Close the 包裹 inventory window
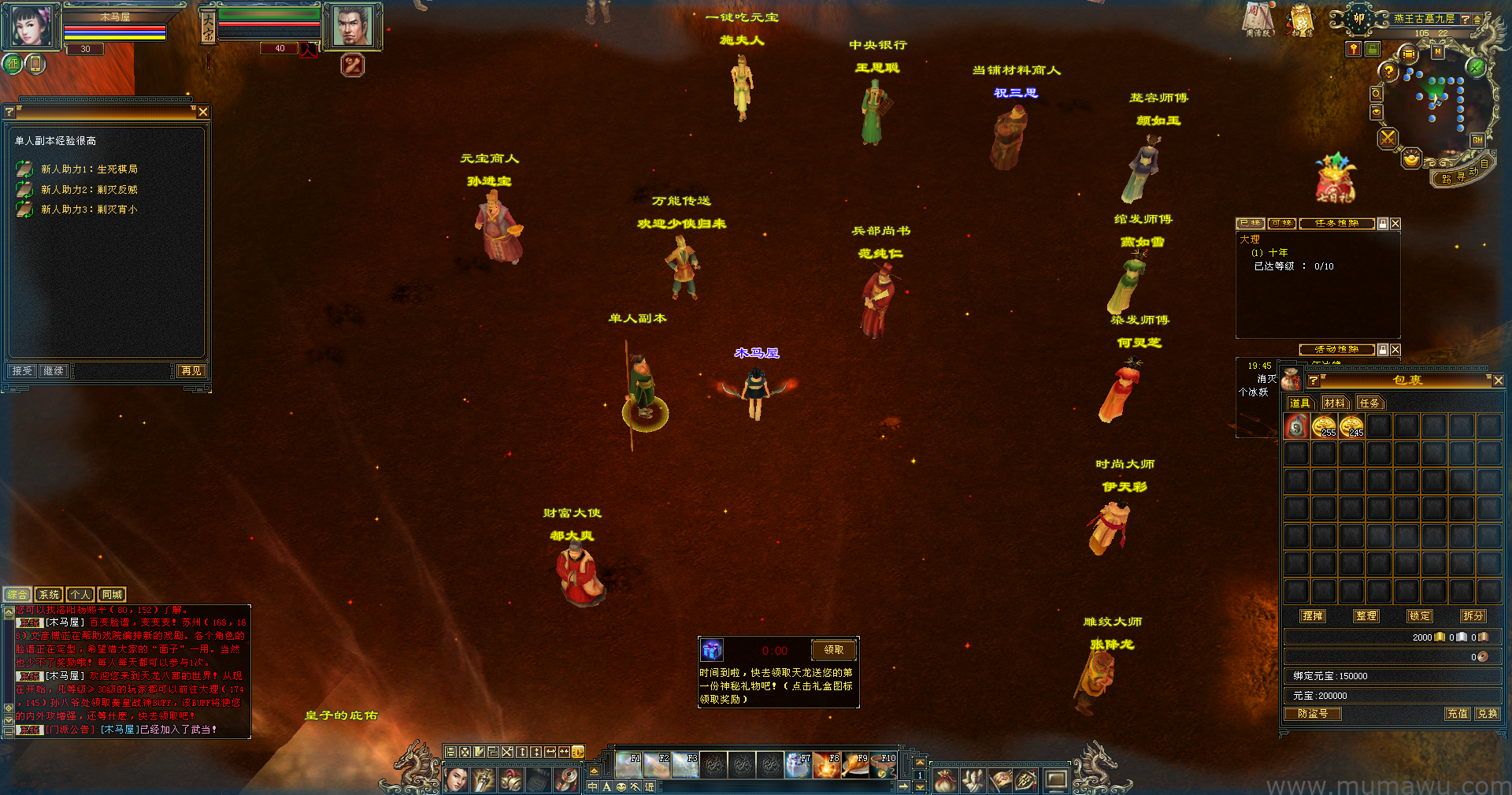Viewport: 1512px width, 795px height. [x=1498, y=381]
